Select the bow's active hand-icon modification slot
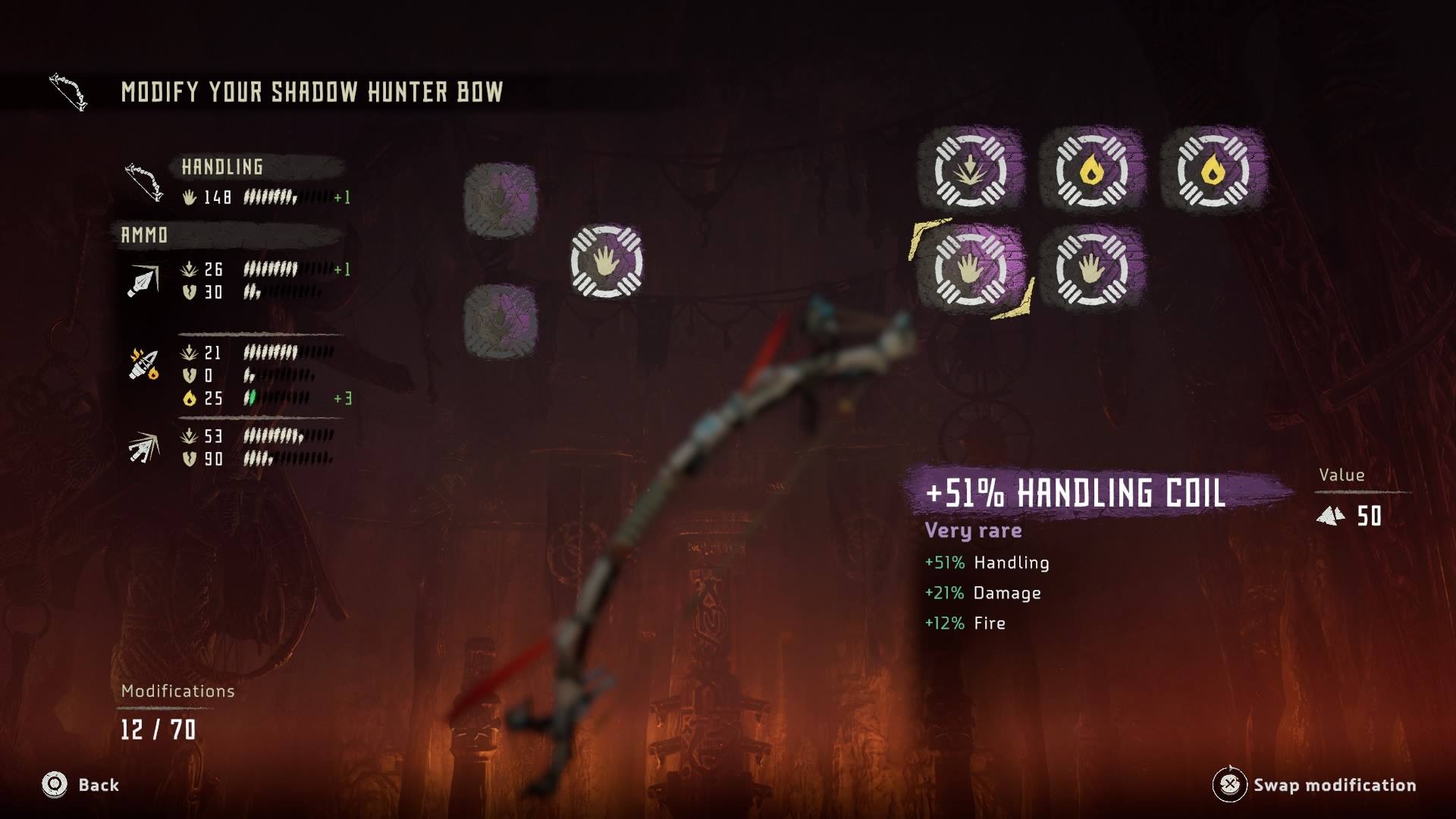This screenshot has height=819, width=1456. tap(607, 261)
